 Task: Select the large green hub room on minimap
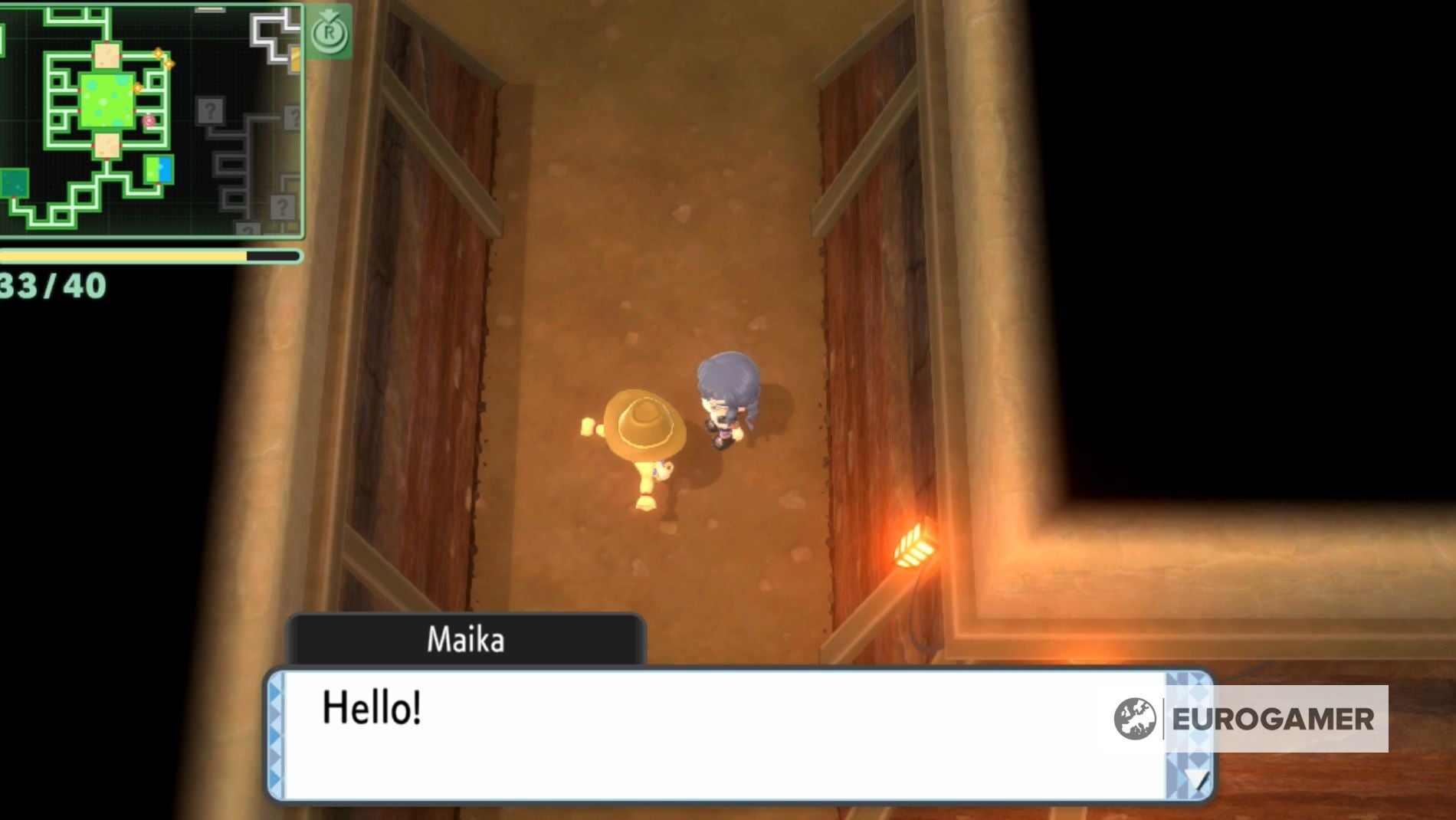107,100
